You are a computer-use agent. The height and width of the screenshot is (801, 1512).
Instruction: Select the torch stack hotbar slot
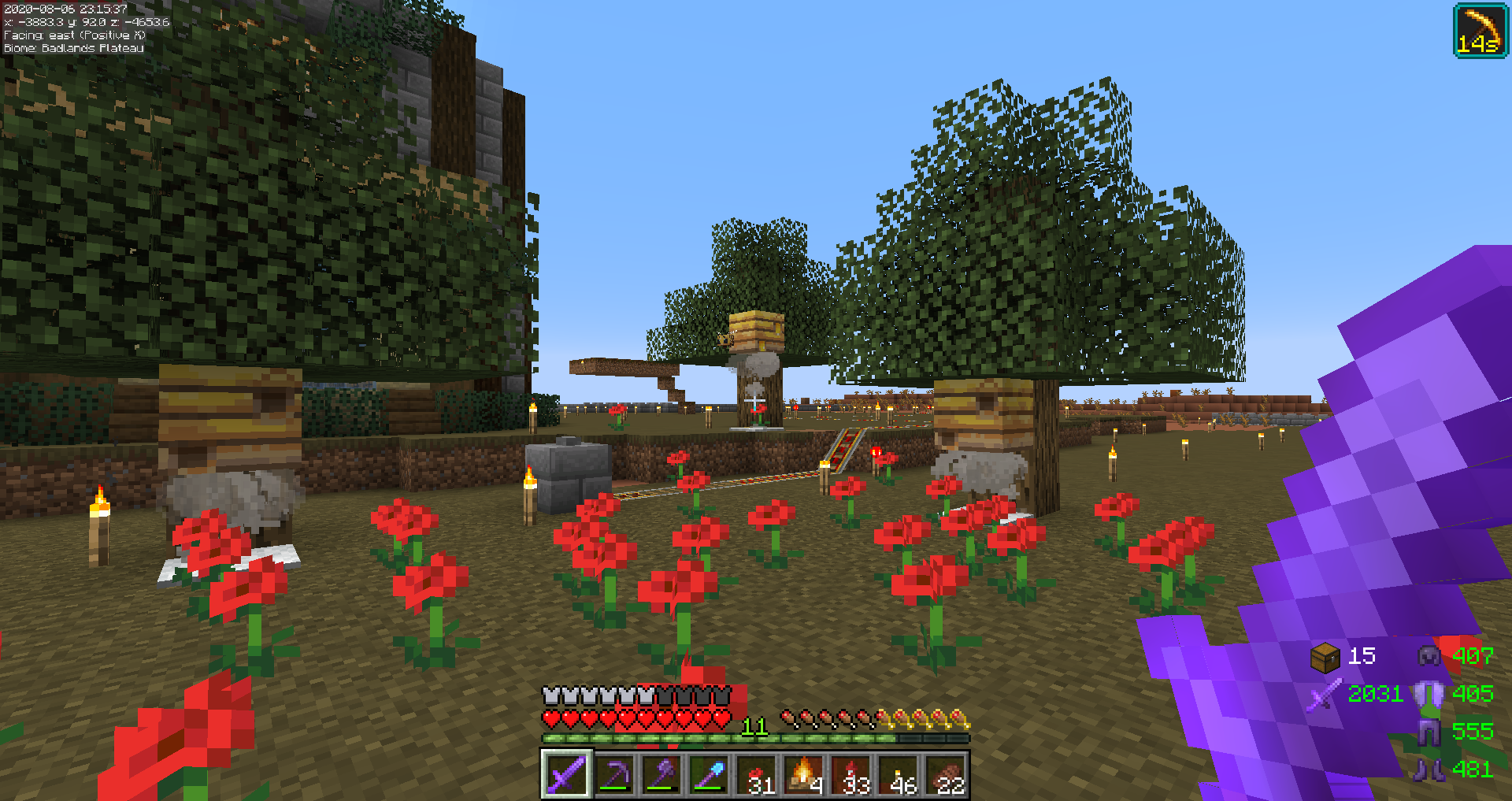pyautogui.click(x=898, y=774)
